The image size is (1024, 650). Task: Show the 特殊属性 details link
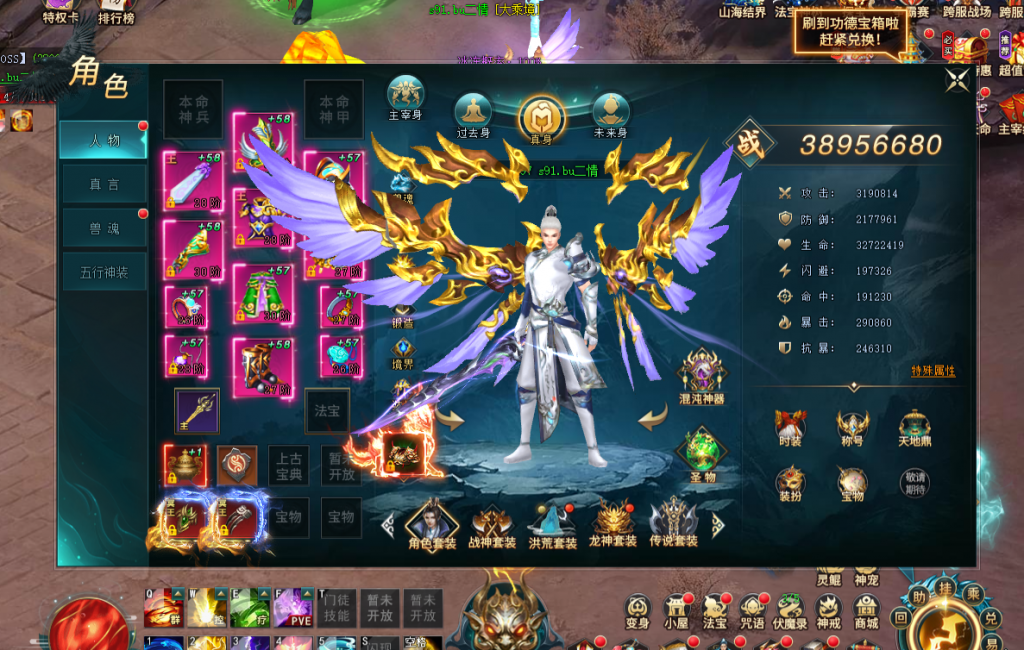point(933,371)
